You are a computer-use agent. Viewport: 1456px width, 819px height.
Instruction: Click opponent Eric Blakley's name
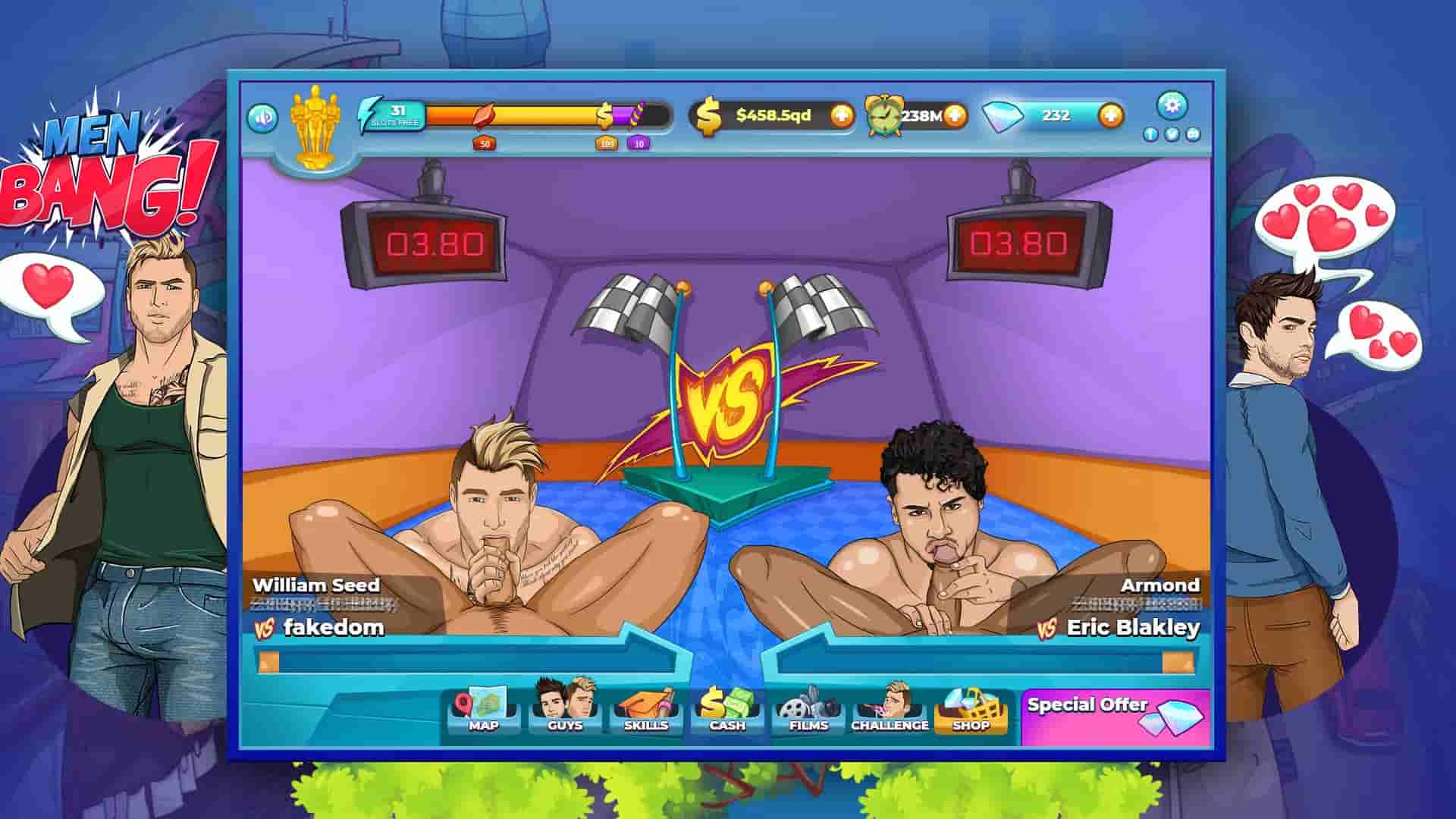coord(1133,628)
